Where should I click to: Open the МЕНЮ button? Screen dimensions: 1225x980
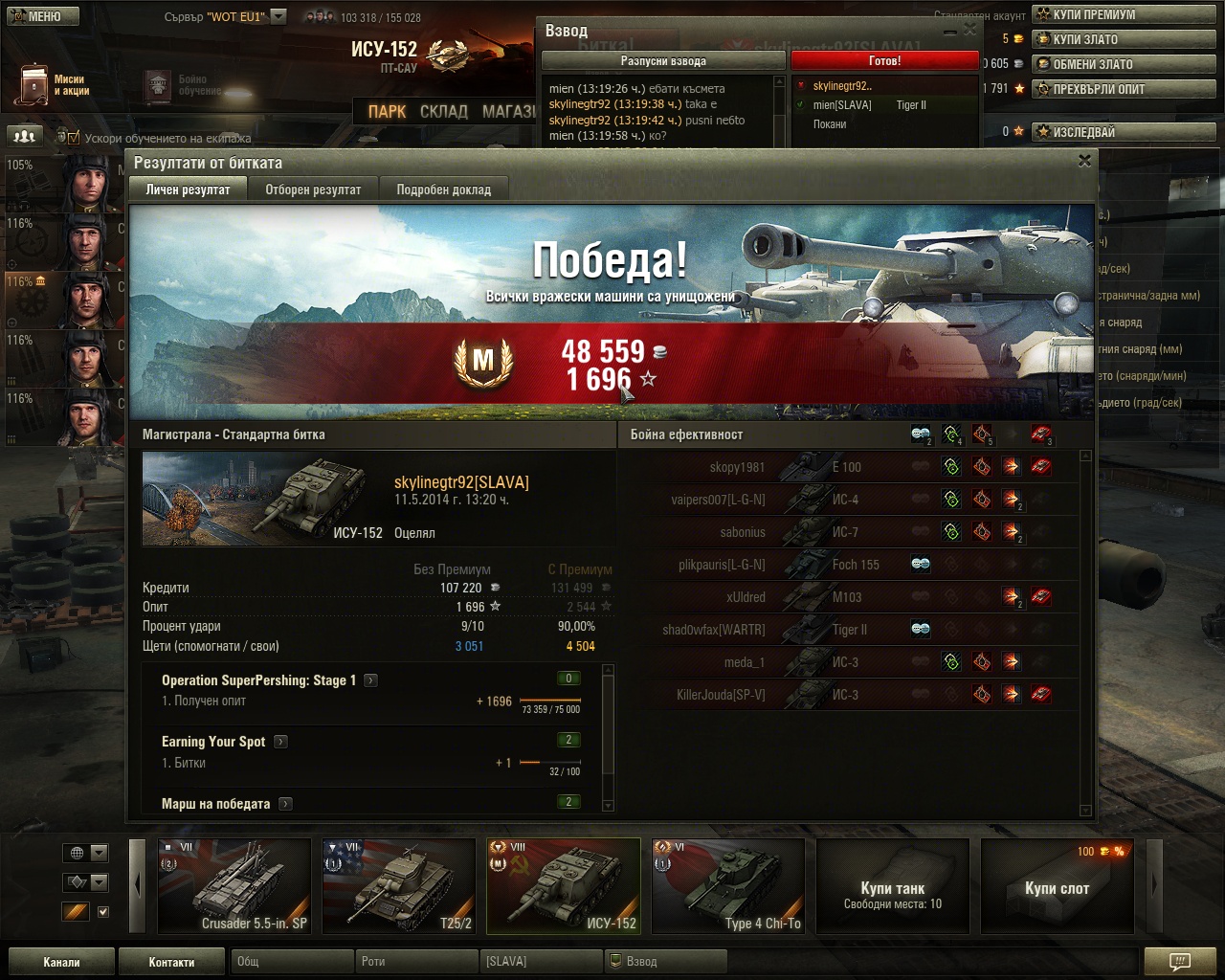(40, 15)
